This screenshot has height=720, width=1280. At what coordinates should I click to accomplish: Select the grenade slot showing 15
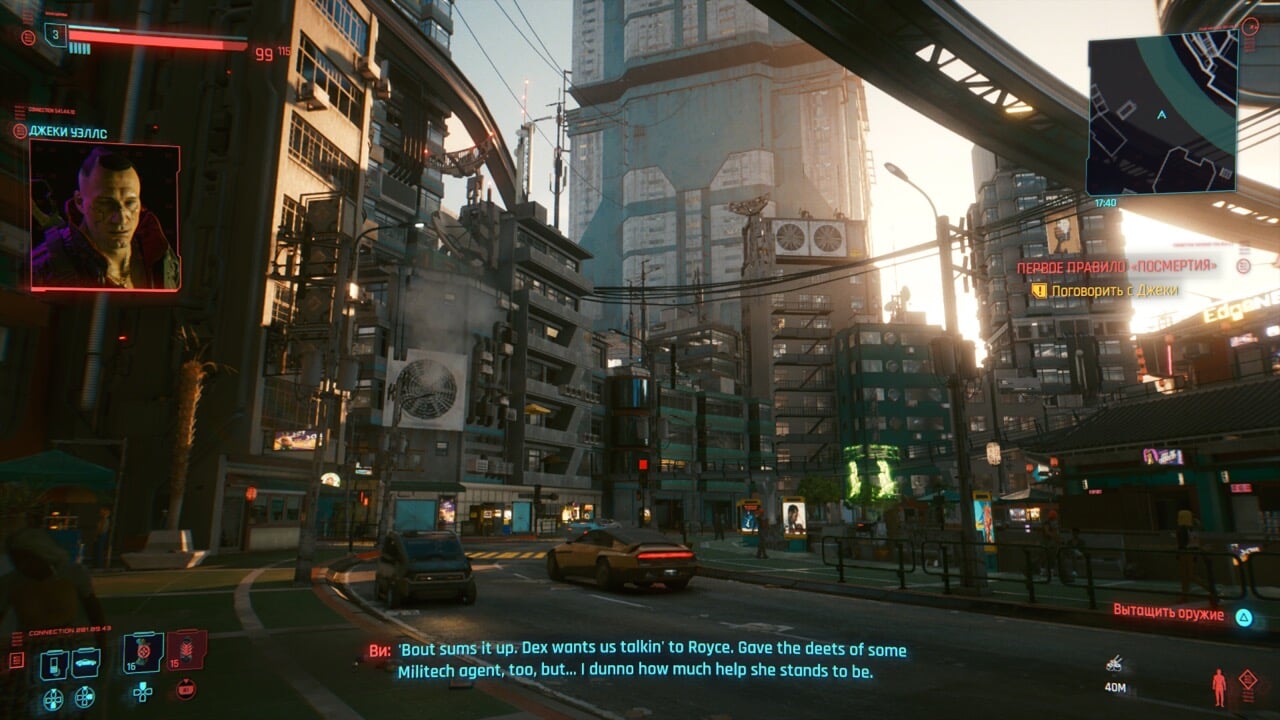point(186,650)
